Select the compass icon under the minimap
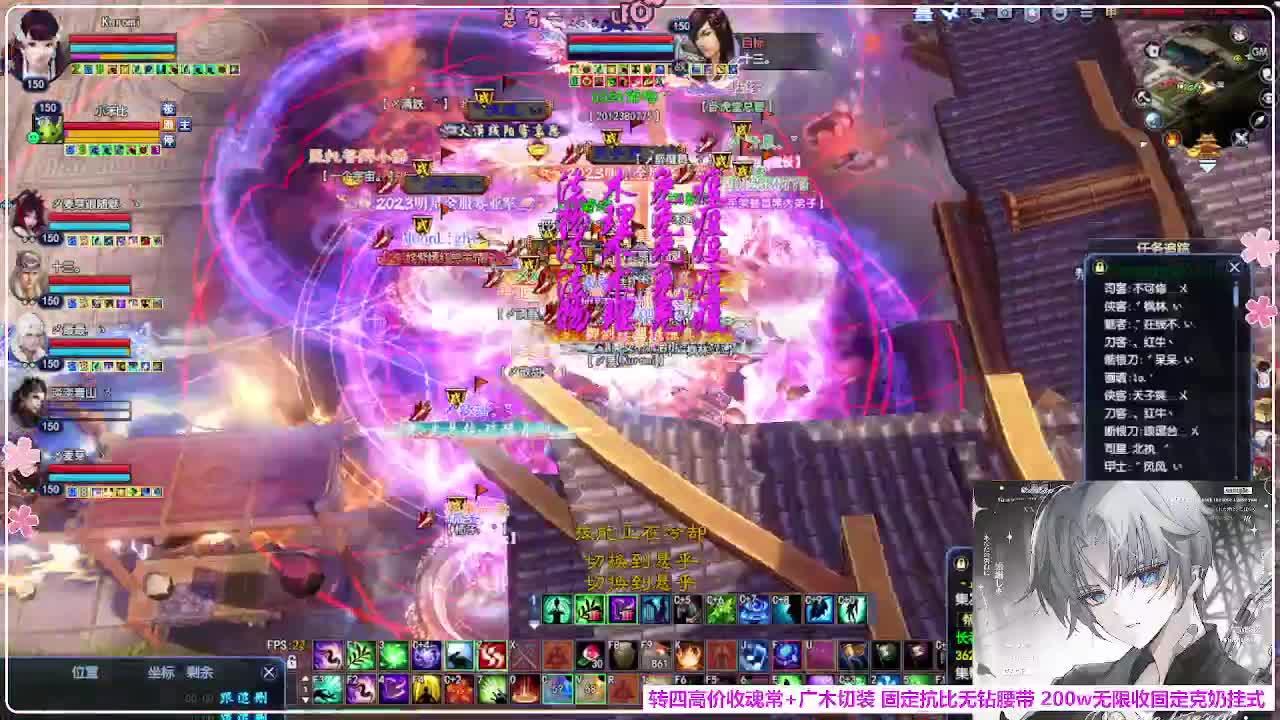 click(1258, 121)
